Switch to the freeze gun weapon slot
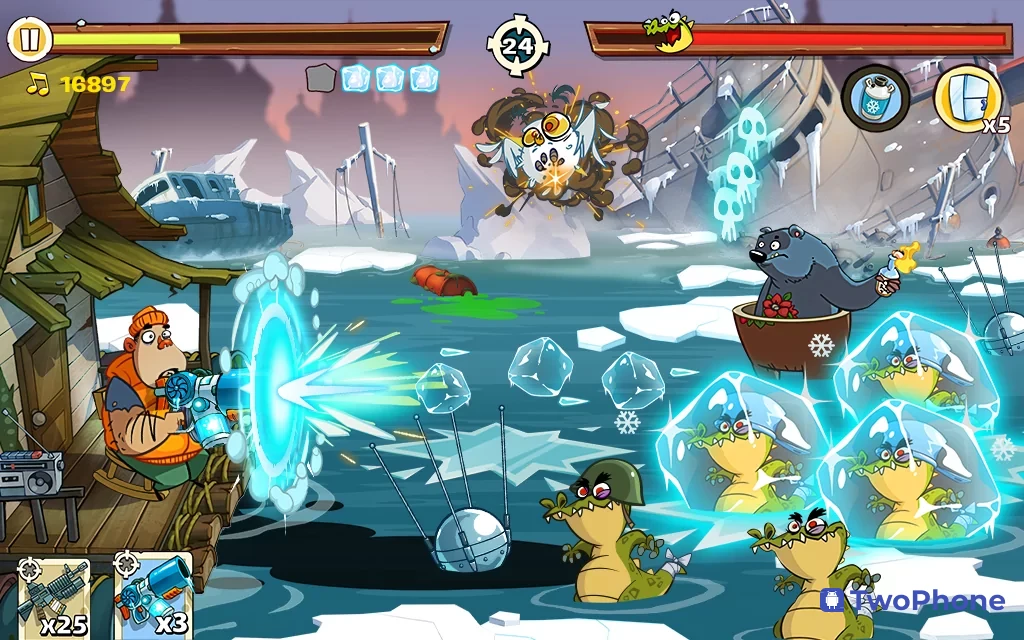Image resolution: width=1024 pixels, height=640 pixels. pyautogui.click(x=152, y=597)
